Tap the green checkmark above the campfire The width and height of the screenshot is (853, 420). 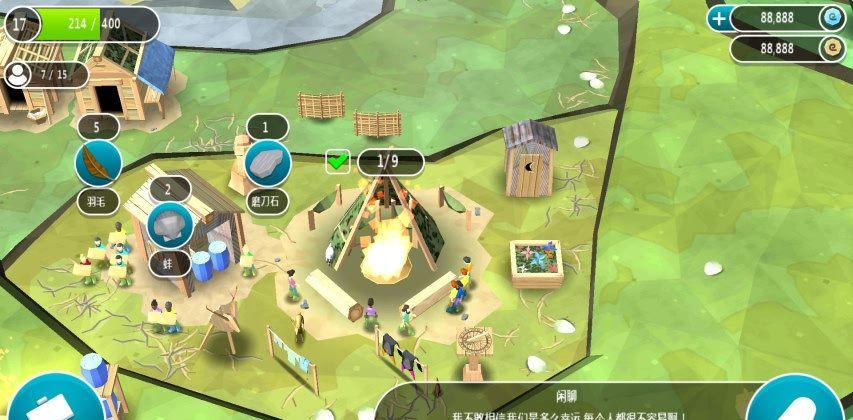[x=338, y=161]
